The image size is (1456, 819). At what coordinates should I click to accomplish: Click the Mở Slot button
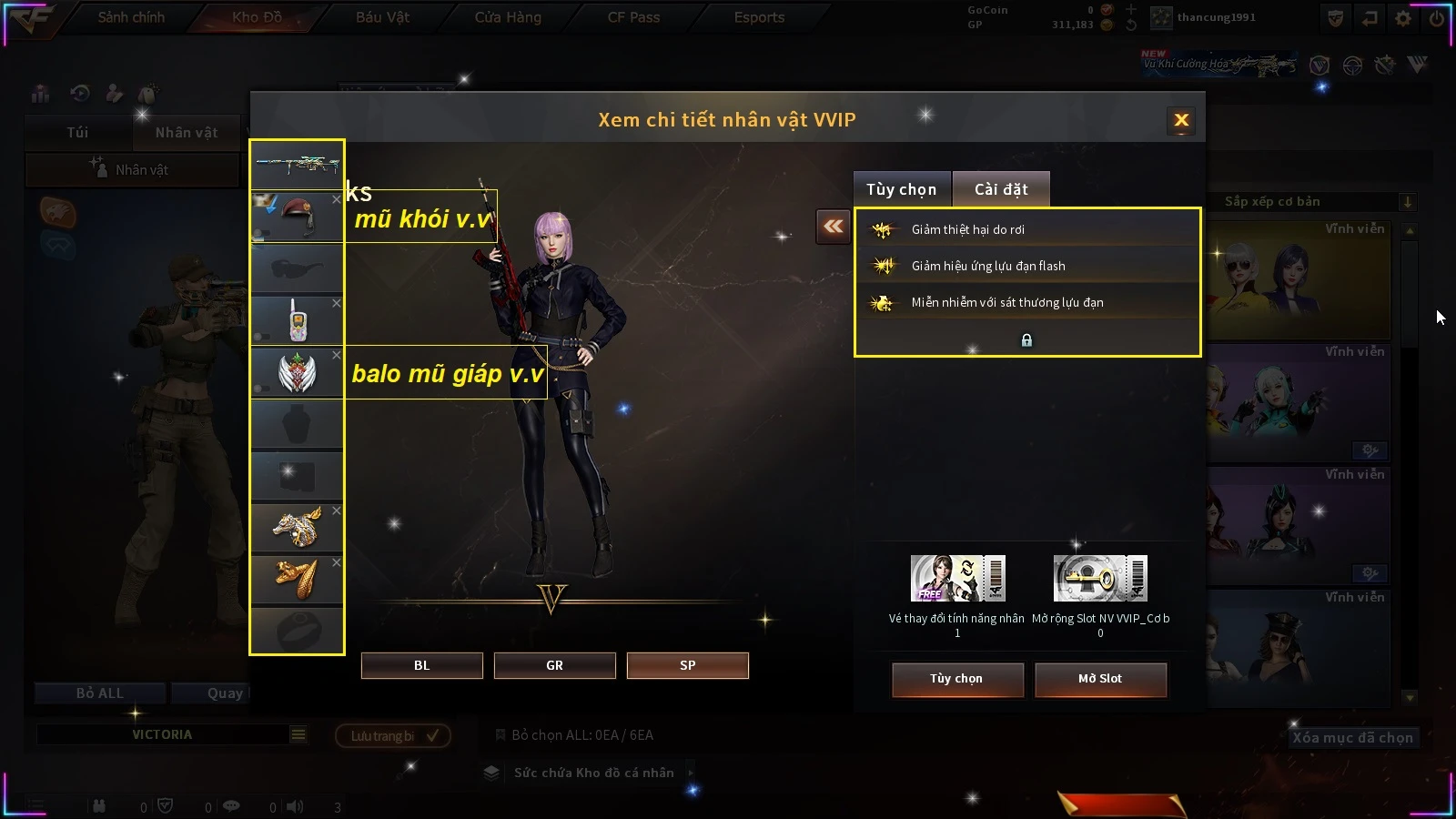tap(1099, 679)
